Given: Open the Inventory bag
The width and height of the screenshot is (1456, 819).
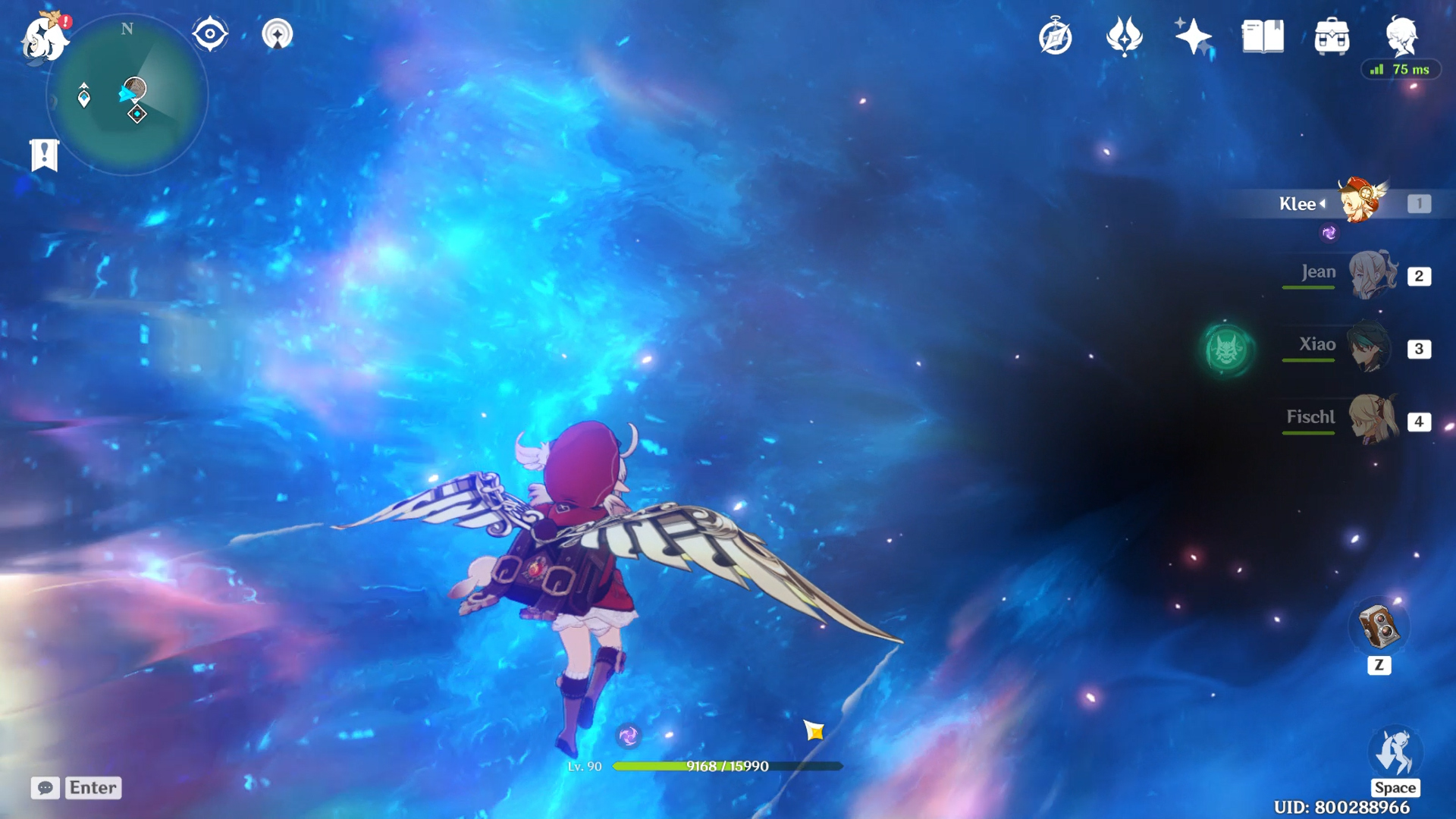Looking at the screenshot, I should pos(1332,34).
